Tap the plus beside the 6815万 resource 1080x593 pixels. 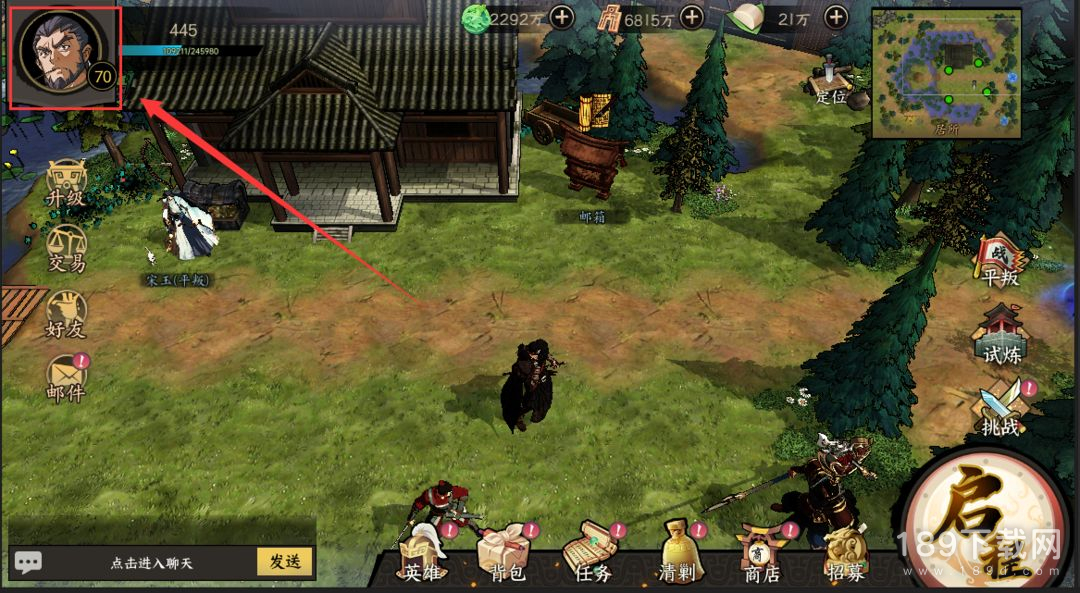691,17
